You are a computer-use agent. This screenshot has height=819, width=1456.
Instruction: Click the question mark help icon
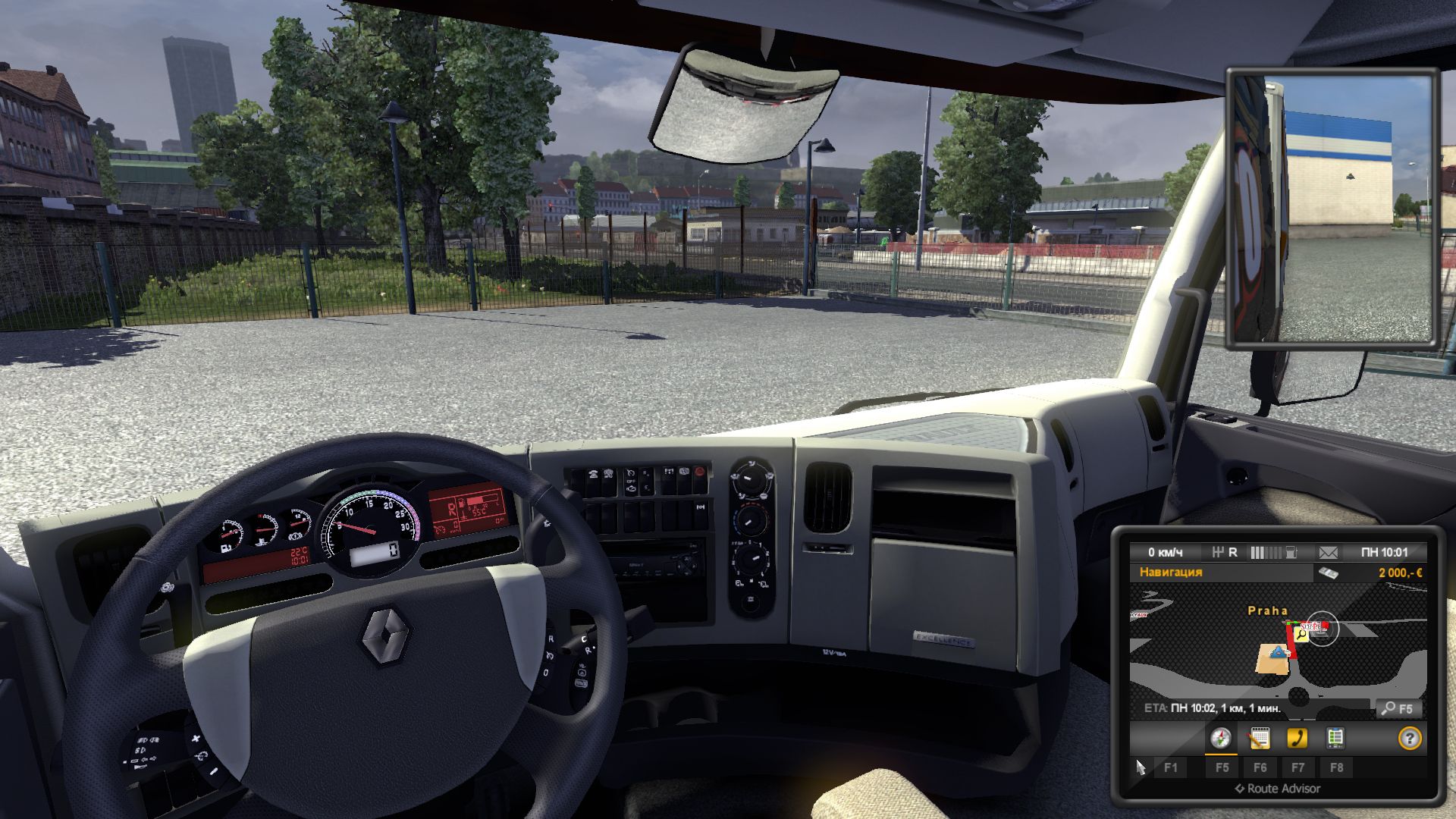click(1409, 738)
